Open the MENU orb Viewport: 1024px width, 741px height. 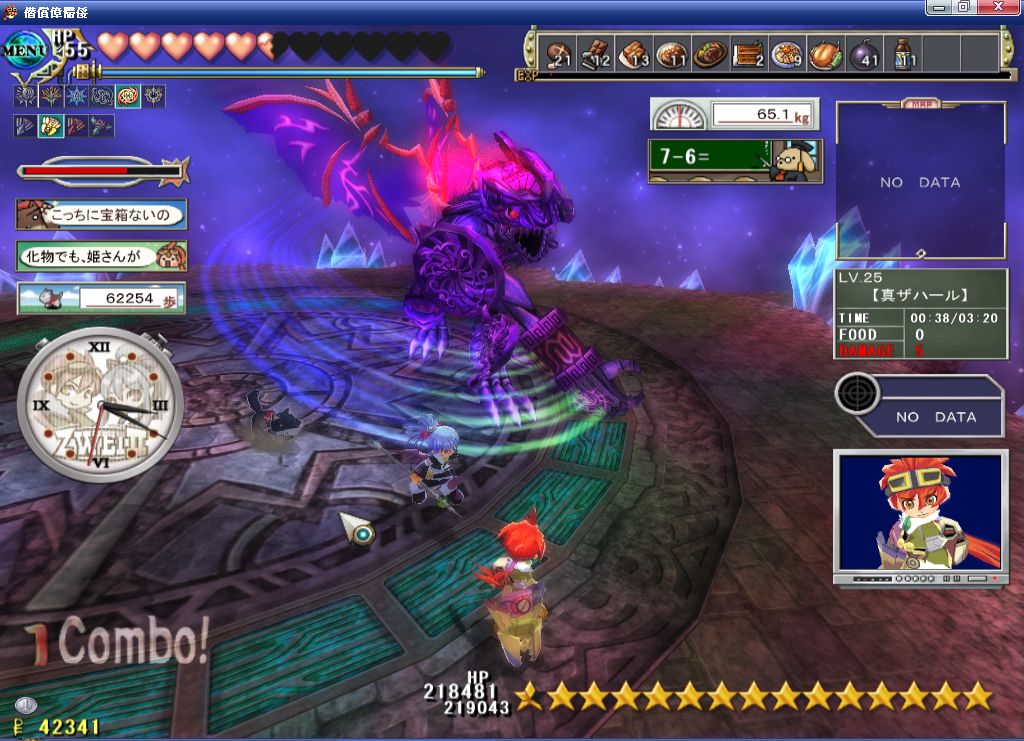coord(24,47)
